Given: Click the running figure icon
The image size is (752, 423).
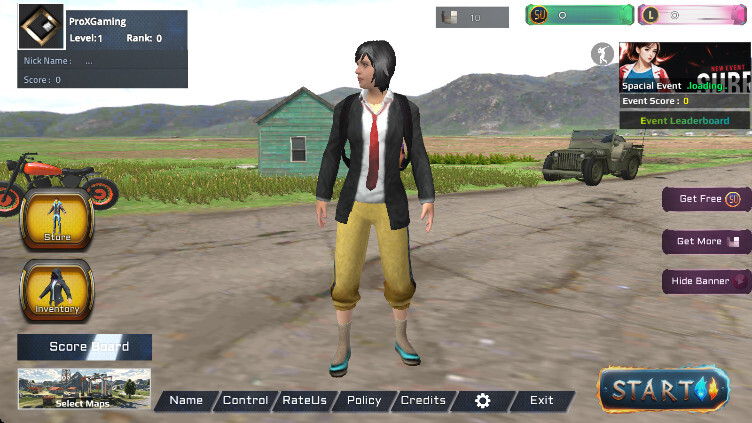Looking at the screenshot, I should [602, 54].
